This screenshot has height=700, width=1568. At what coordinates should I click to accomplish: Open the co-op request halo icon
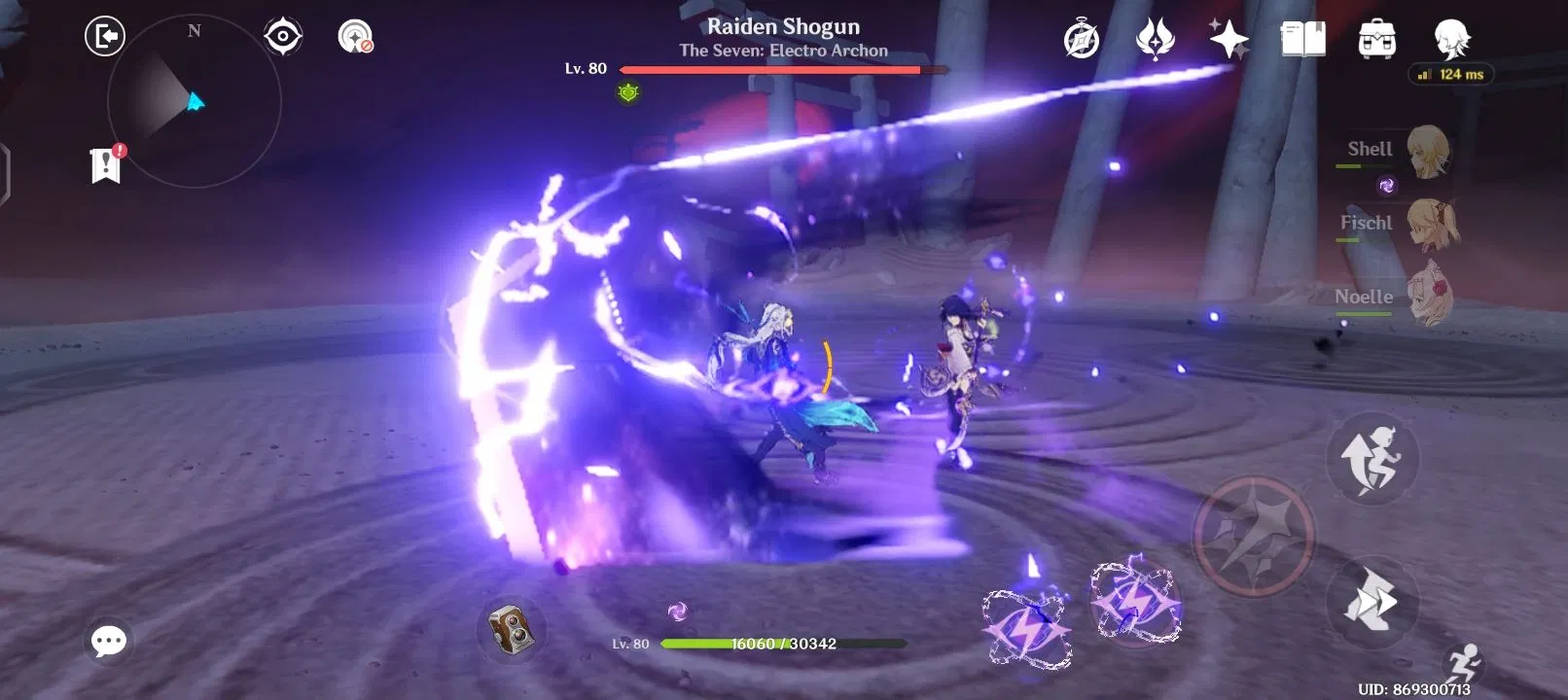[x=1080, y=39]
